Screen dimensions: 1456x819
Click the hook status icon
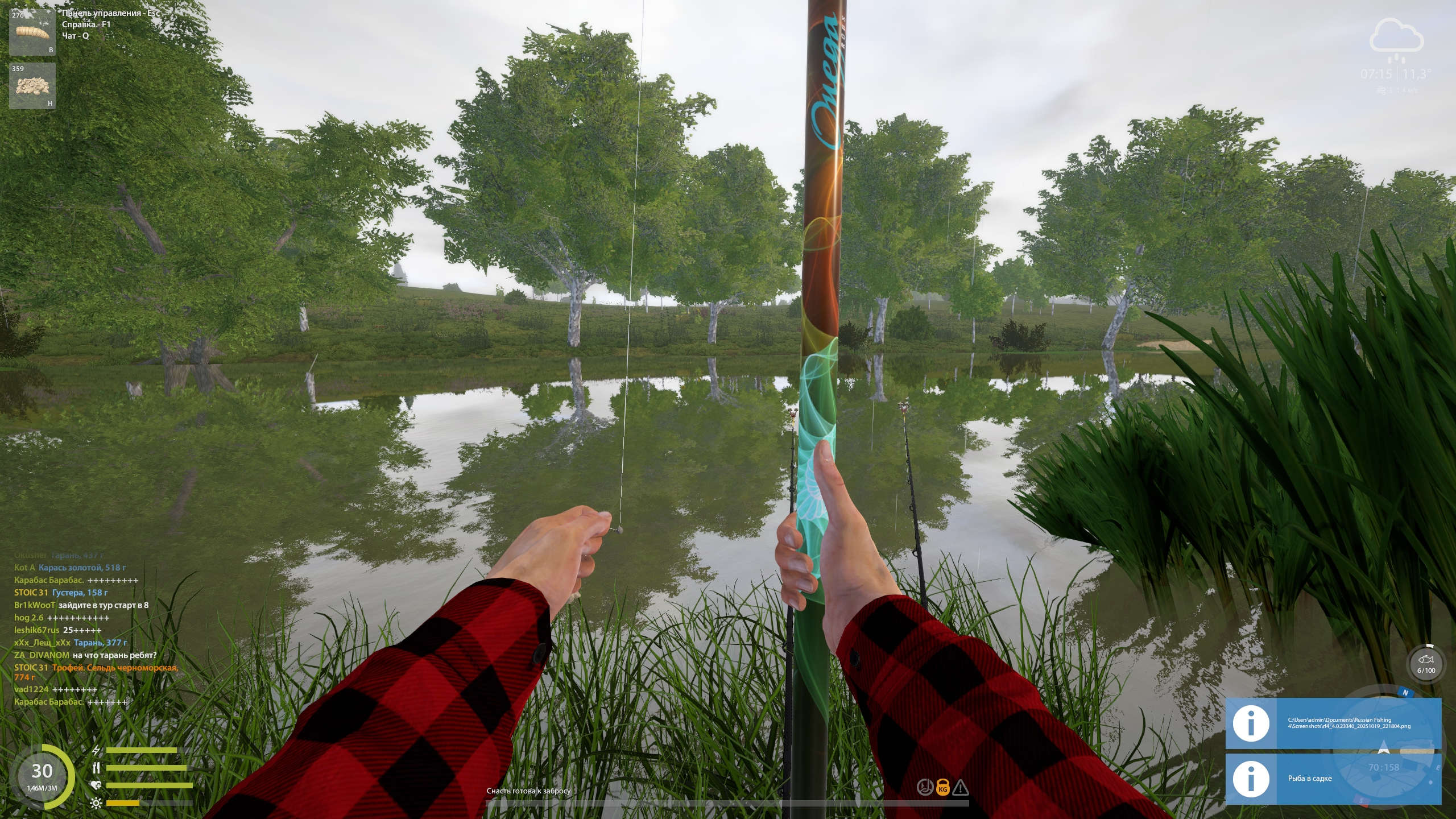pyautogui.click(x=925, y=788)
